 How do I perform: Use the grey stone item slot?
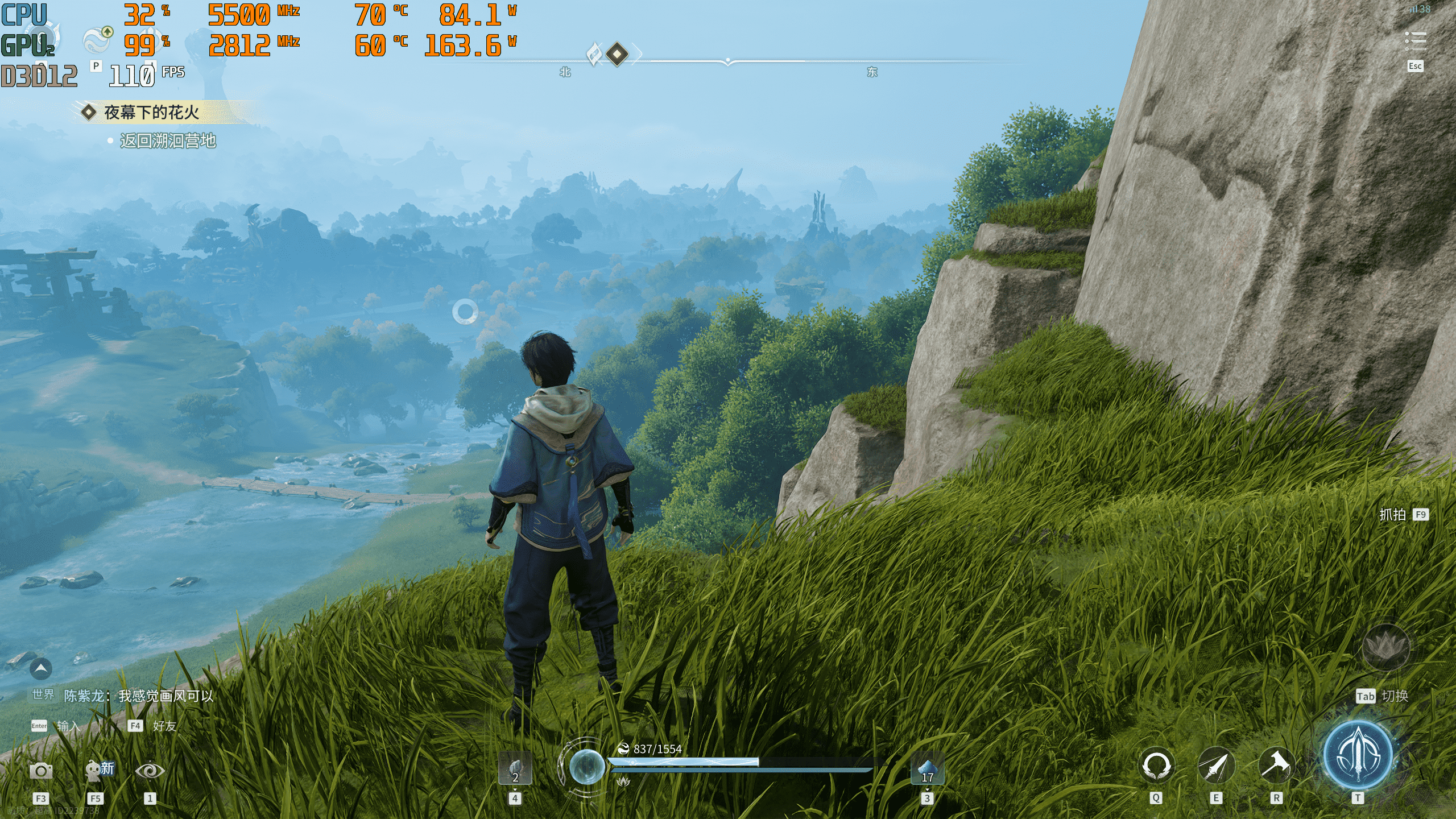pos(515,768)
